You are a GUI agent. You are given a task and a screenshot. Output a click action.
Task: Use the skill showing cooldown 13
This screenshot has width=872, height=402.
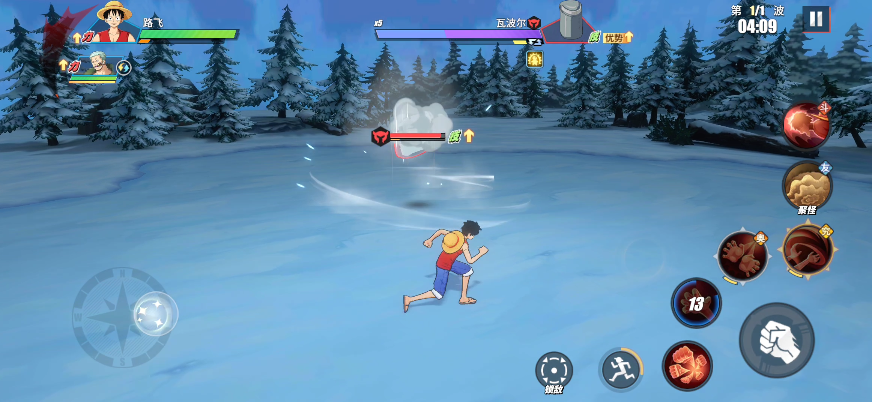696,303
